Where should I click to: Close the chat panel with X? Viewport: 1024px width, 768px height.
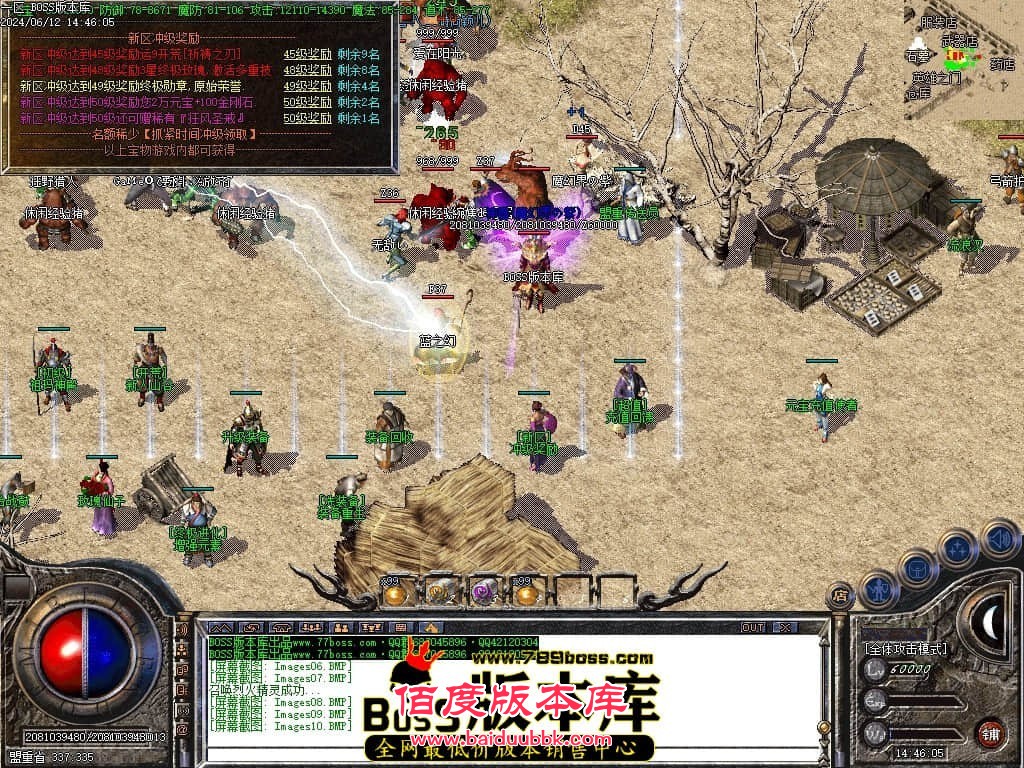[x=785, y=627]
